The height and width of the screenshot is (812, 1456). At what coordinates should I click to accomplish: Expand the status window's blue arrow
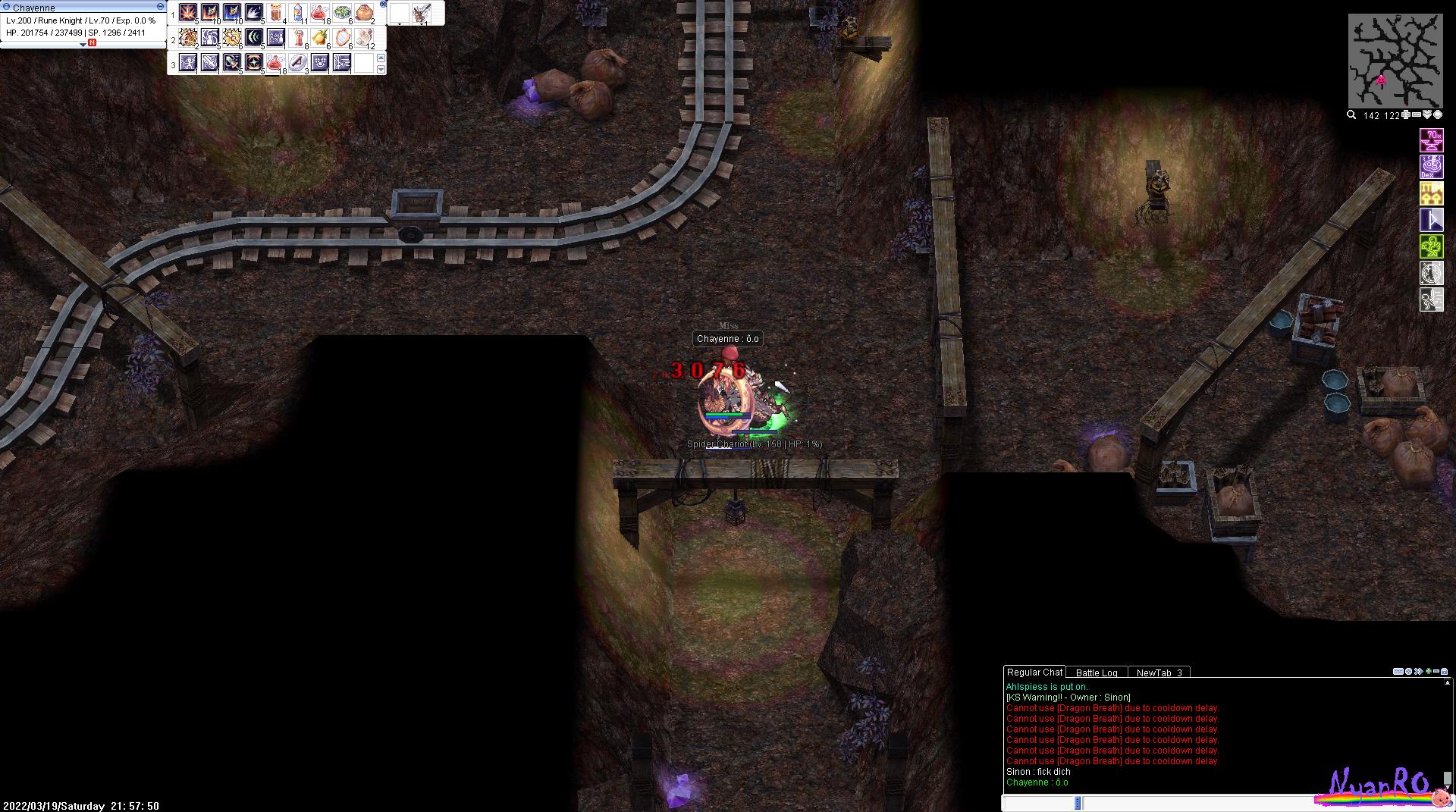83,45
